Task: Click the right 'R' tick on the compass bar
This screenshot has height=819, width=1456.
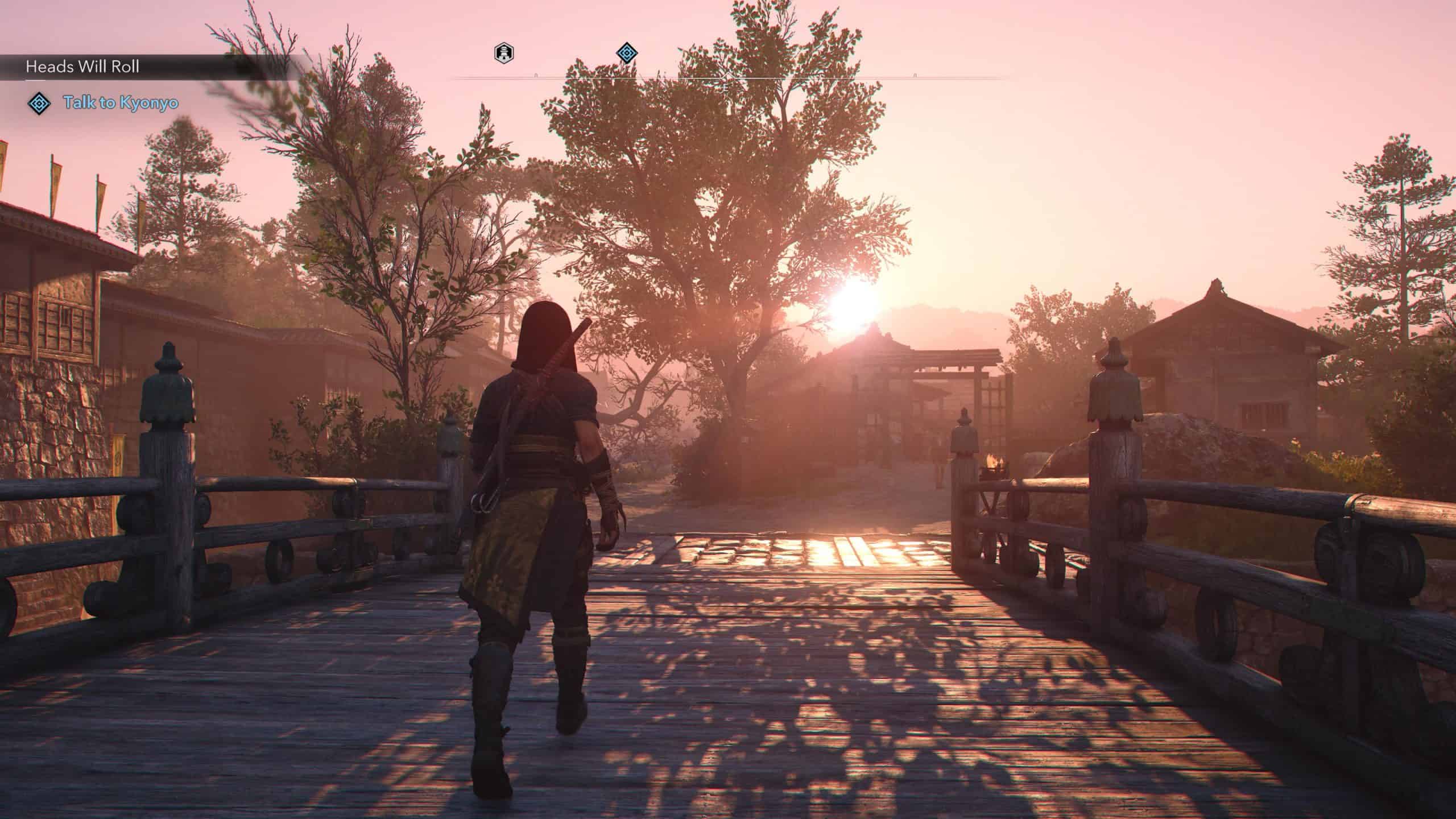Action: click(916, 74)
